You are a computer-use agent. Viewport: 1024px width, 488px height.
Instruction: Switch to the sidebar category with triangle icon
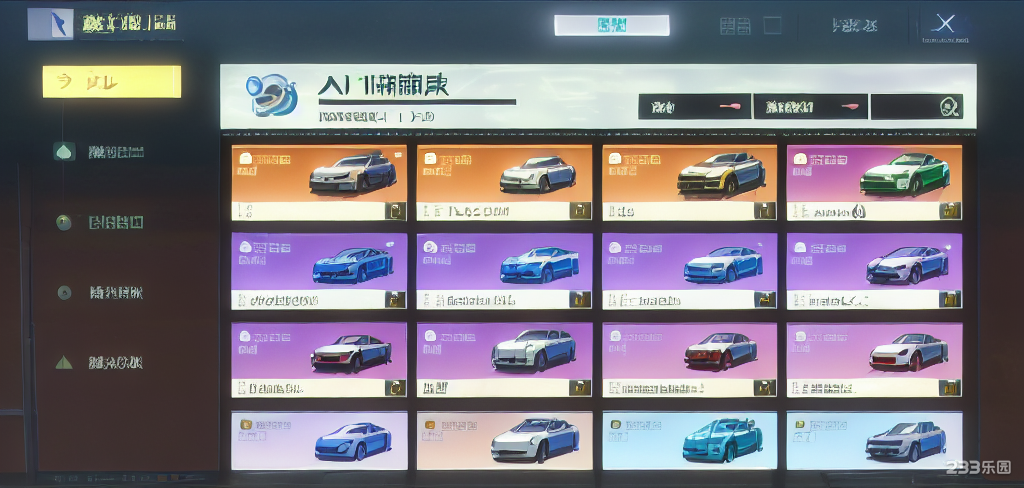65,362
